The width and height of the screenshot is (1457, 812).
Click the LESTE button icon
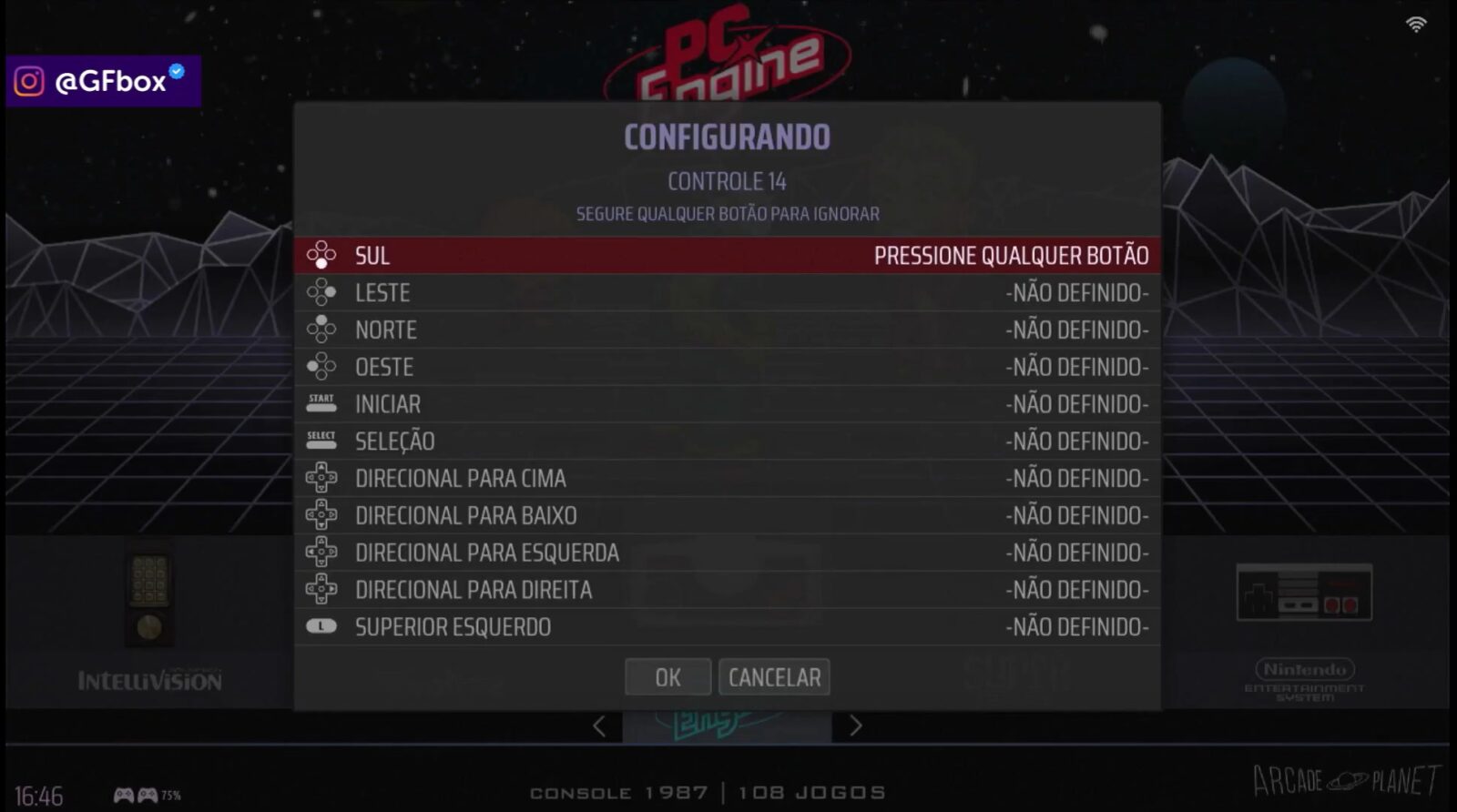(322, 292)
